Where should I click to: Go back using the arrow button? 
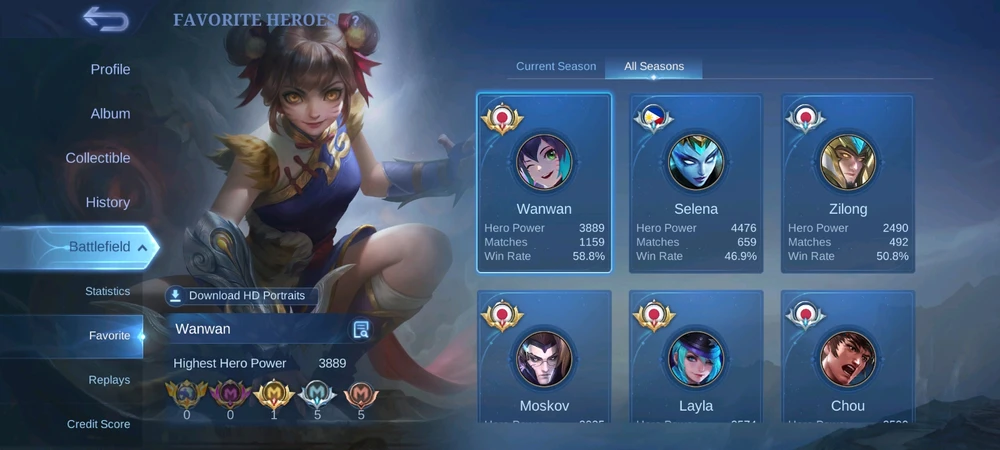105,19
